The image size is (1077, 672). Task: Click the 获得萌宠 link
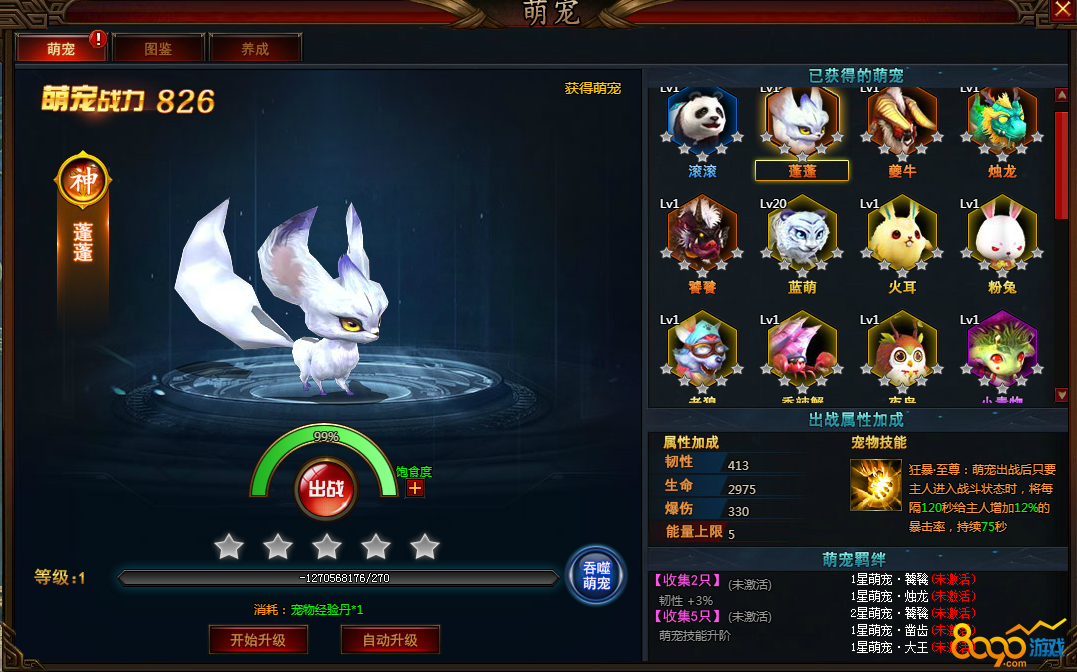click(592, 88)
